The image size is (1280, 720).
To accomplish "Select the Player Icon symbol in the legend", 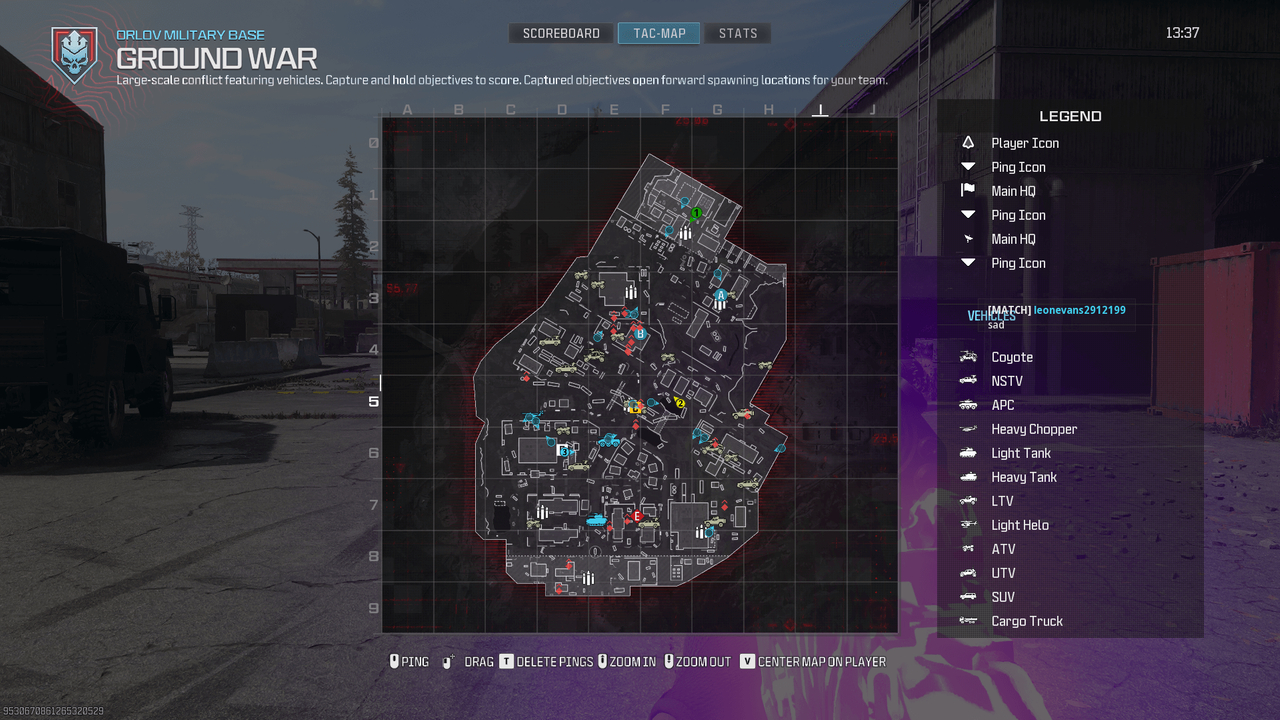I will [966, 142].
